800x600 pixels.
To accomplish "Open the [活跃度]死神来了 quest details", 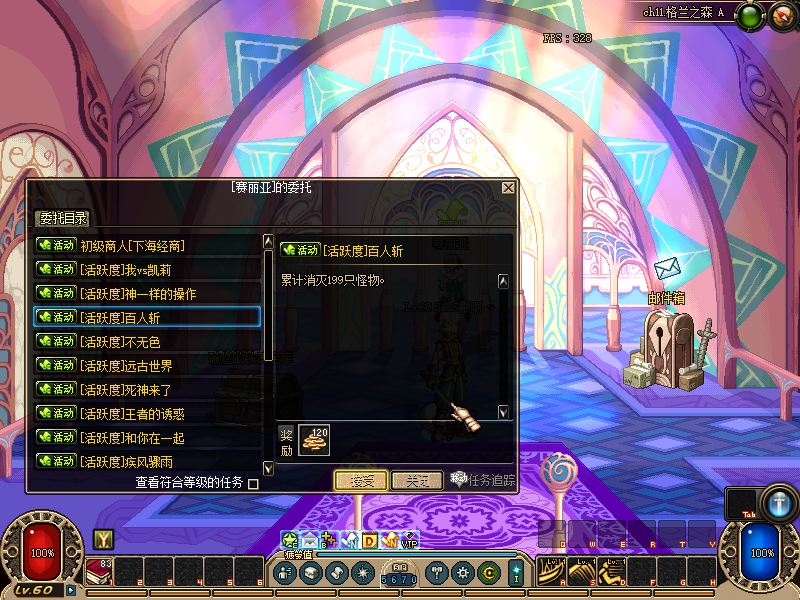I will click(x=147, y=389).
